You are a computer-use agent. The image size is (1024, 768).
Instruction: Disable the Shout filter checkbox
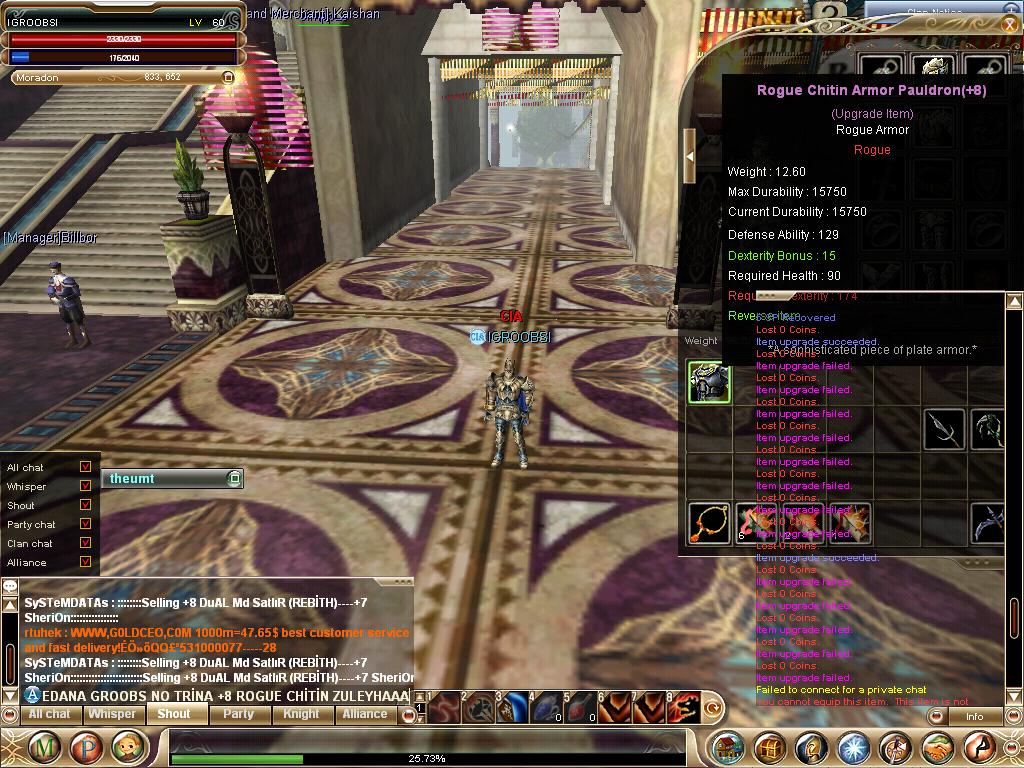tap(85, 505)
